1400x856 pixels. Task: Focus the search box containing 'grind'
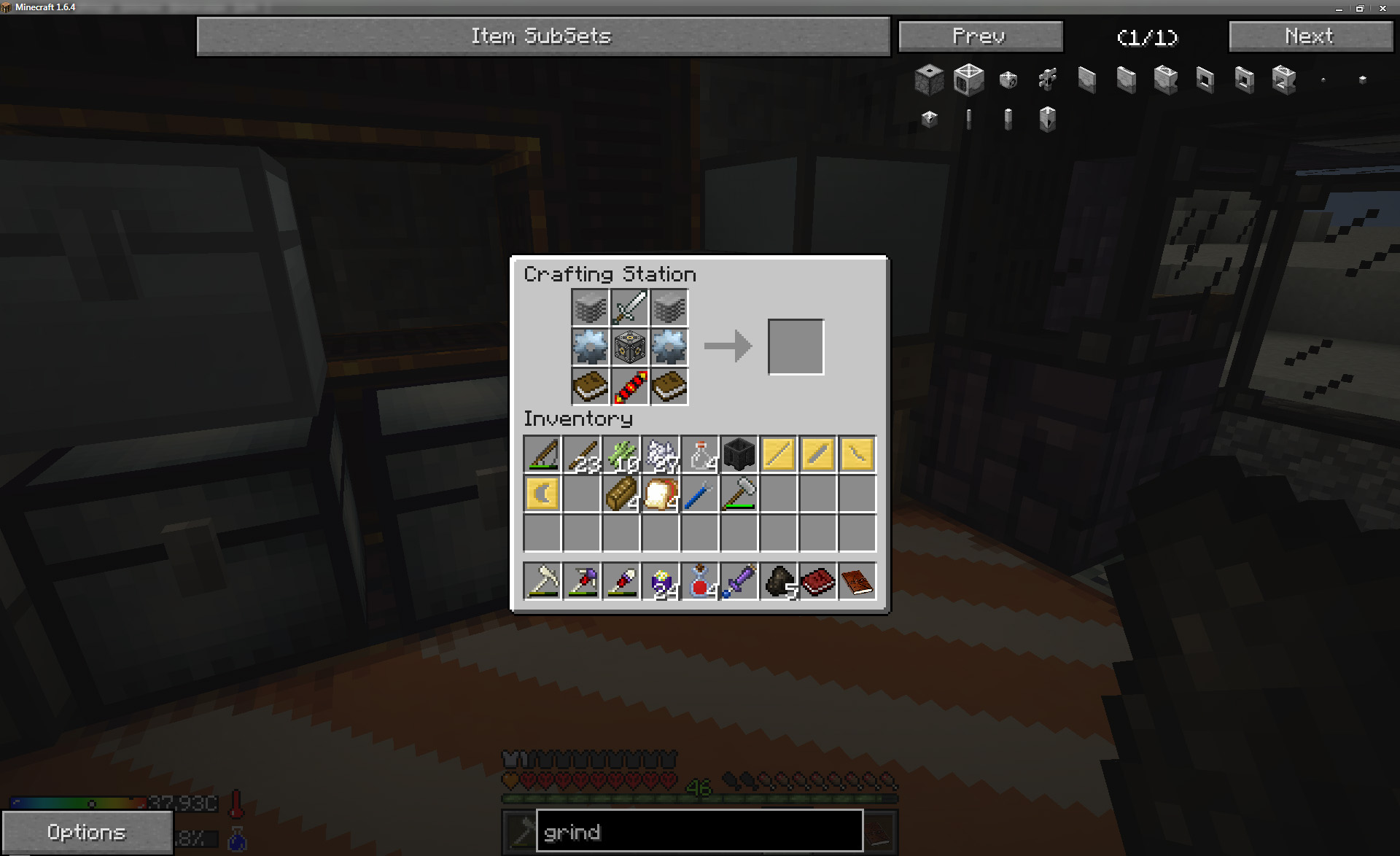pos(699,831)
